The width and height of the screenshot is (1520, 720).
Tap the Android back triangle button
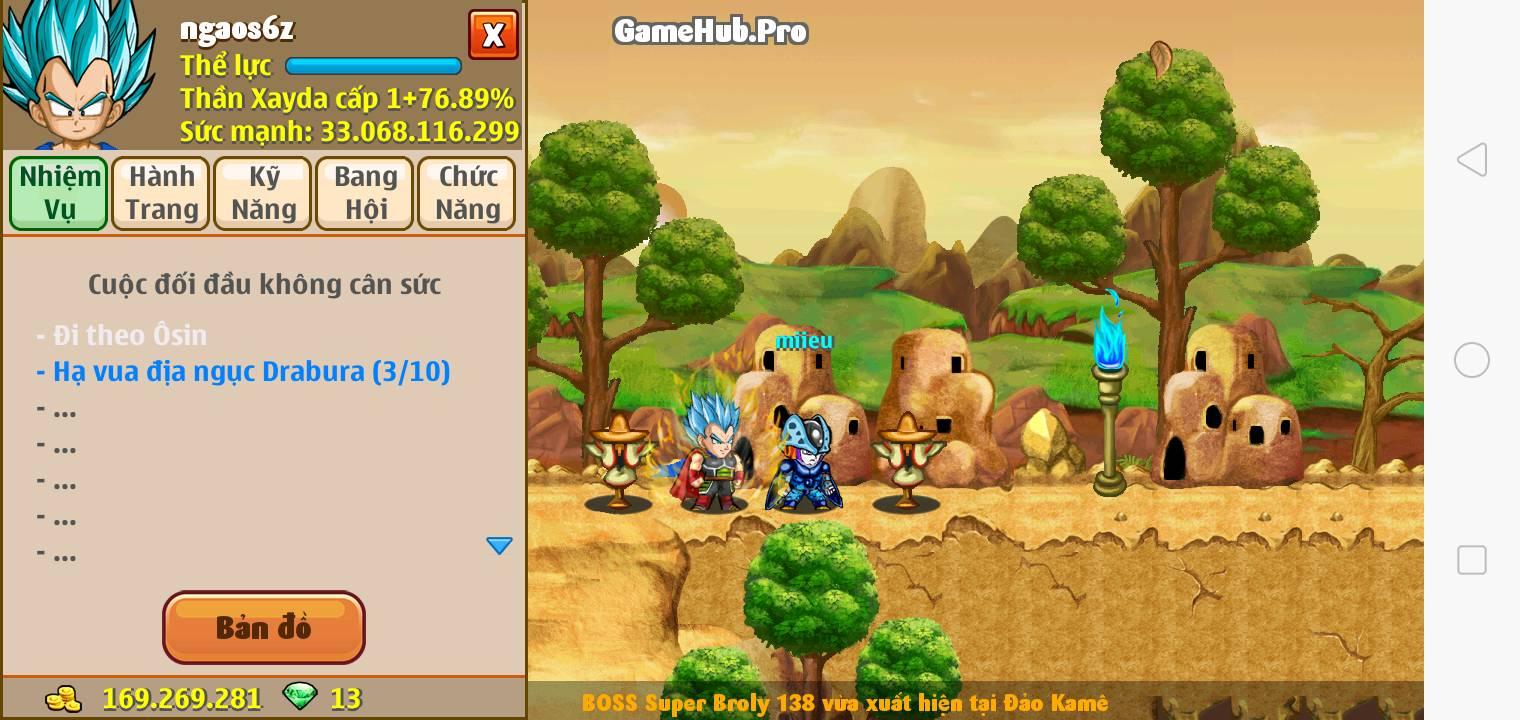pos(1471,160)
